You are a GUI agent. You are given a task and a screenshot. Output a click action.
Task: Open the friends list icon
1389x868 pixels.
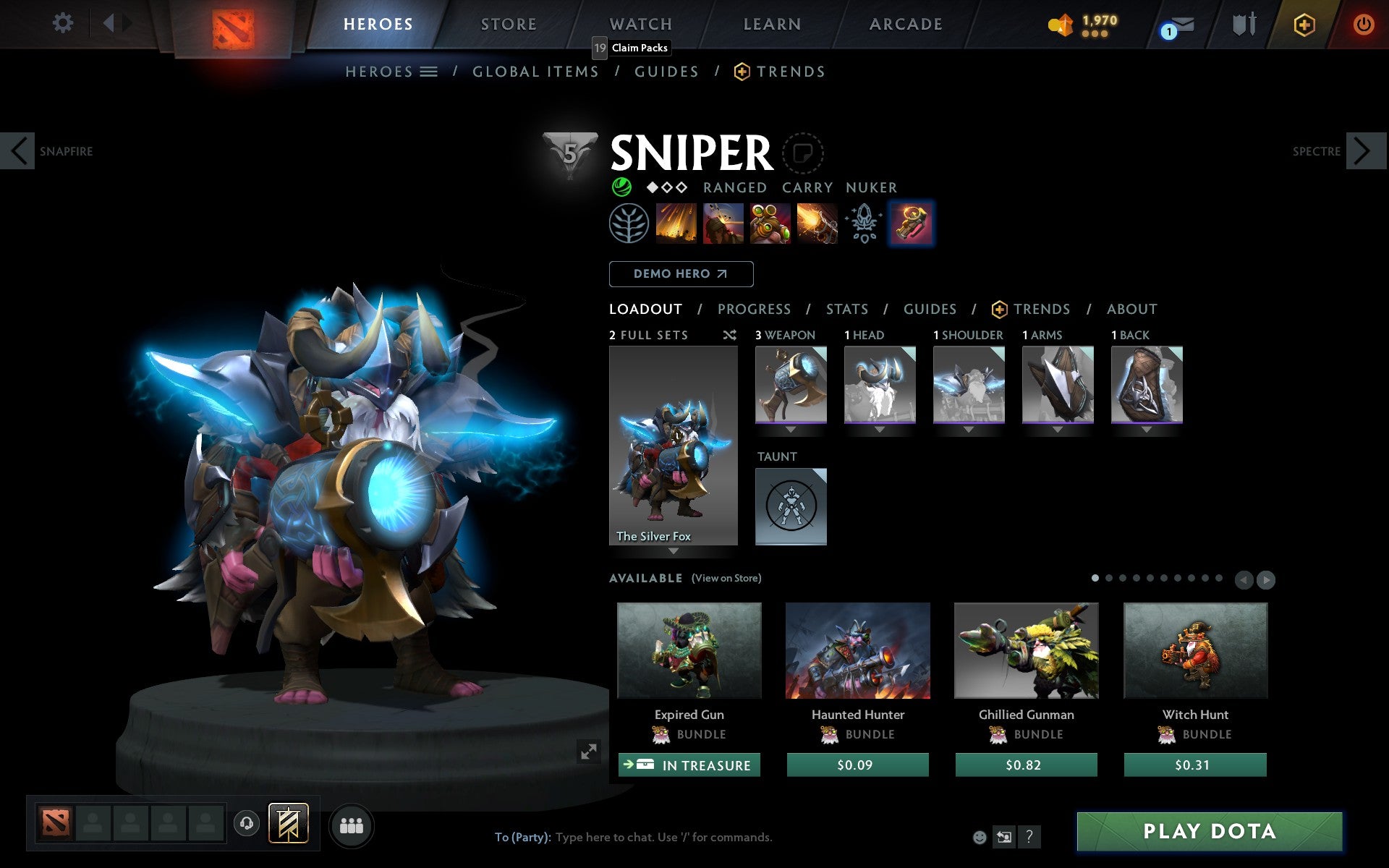click(x=352, y=824)
